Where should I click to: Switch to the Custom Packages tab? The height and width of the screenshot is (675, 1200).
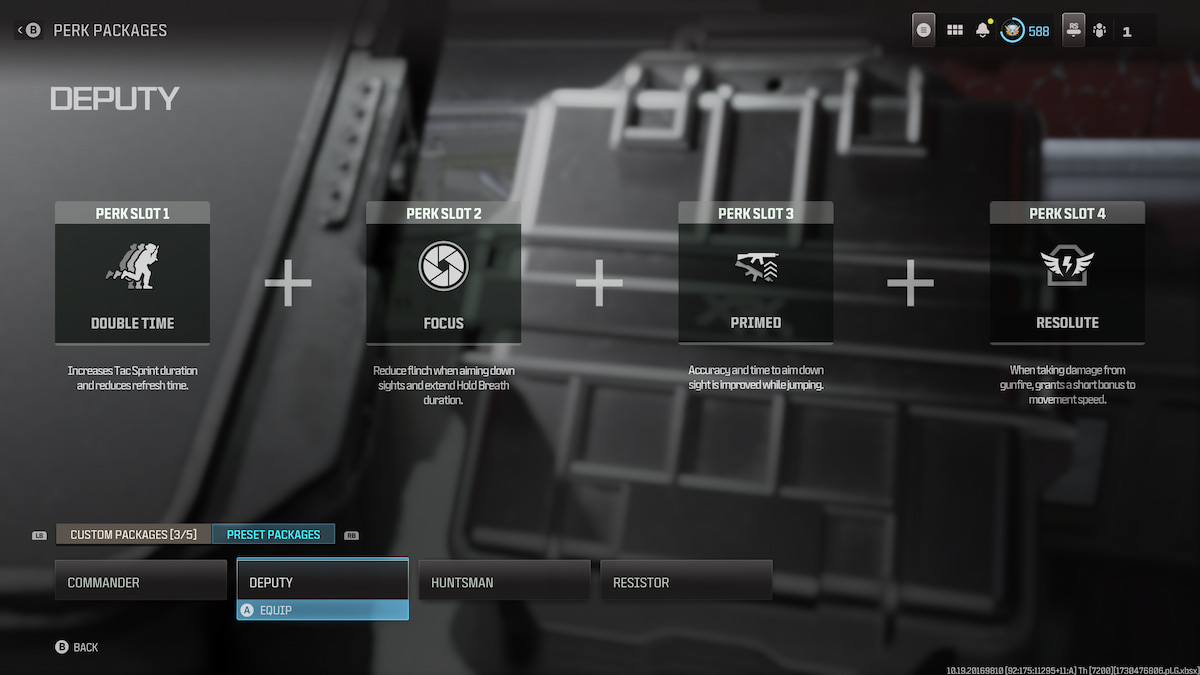(132, 534)
